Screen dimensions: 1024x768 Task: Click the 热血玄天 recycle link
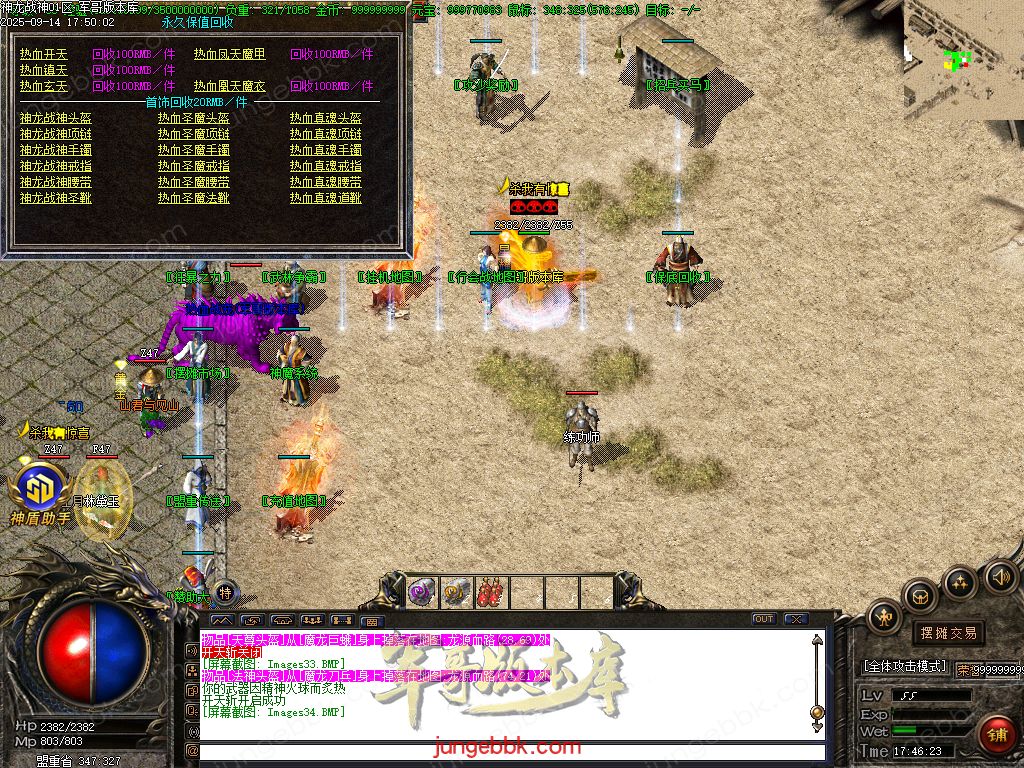point(44,86)
